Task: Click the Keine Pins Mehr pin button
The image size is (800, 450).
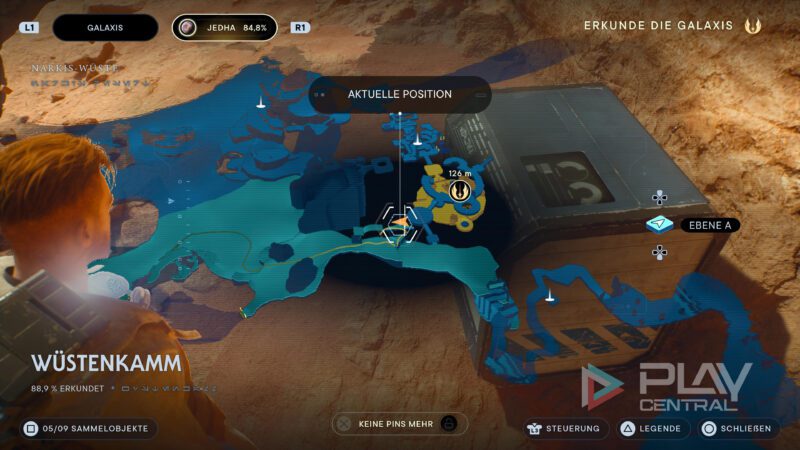Action: click(x=399, y=424)
